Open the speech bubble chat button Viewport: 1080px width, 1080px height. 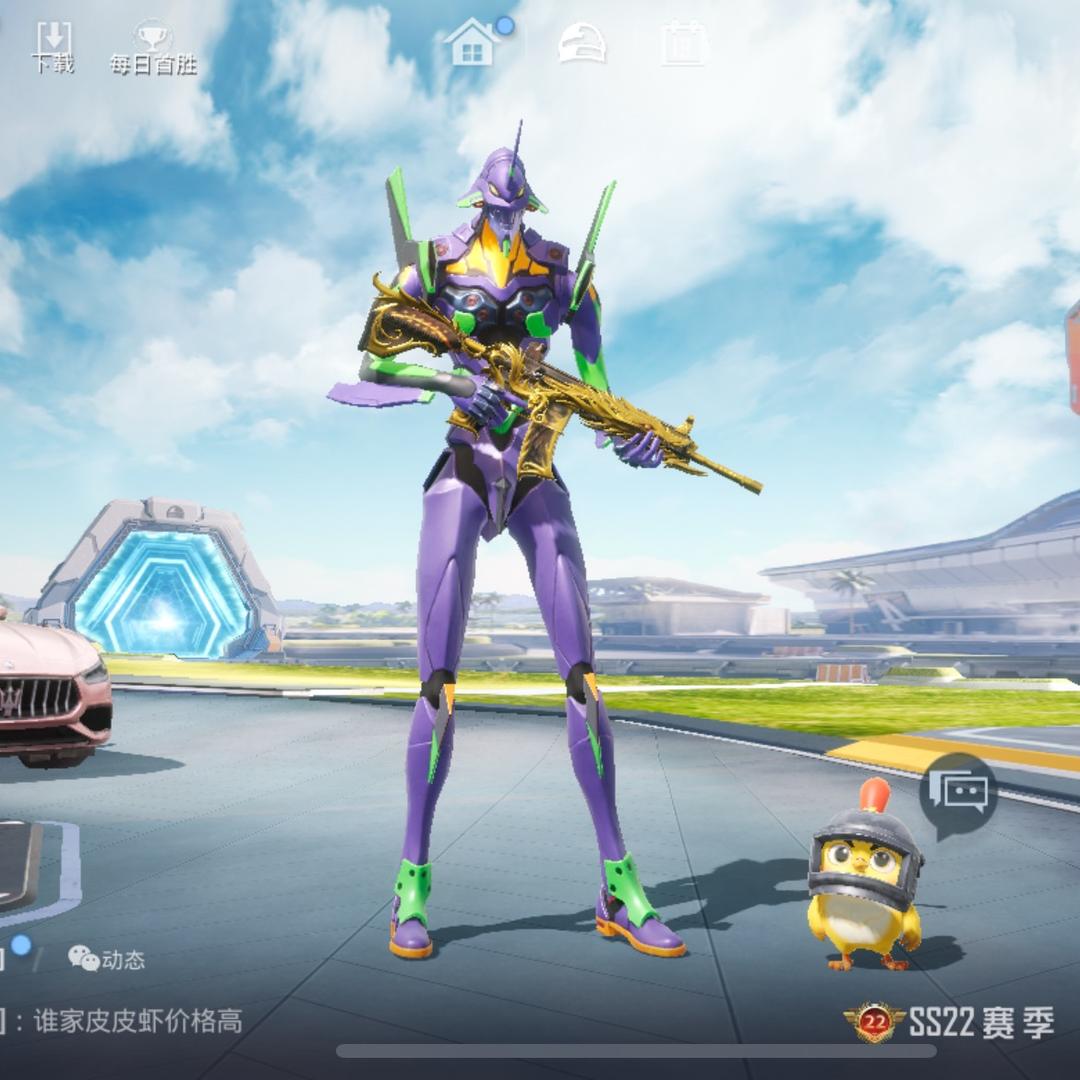[958, 794]
